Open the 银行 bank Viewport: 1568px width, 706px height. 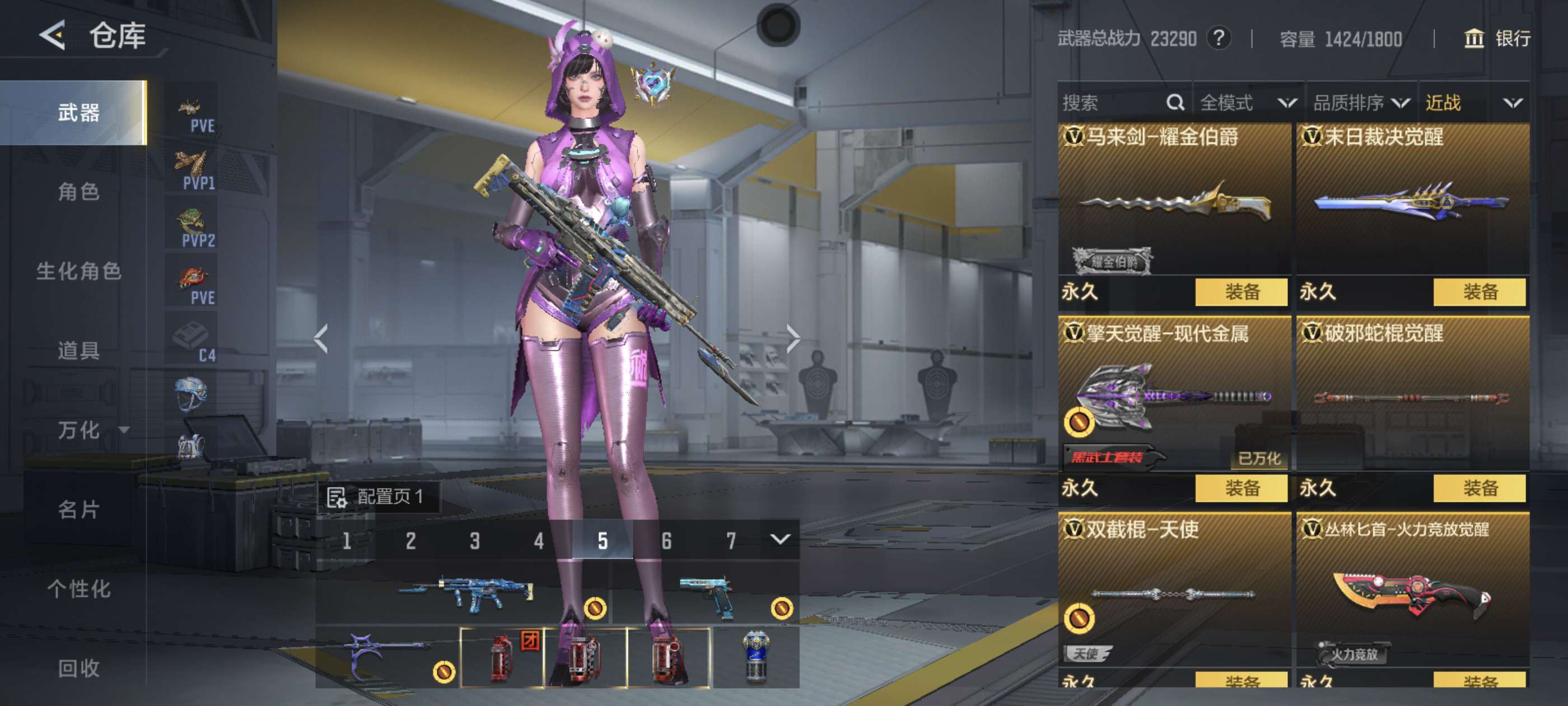pos(1497,39)
